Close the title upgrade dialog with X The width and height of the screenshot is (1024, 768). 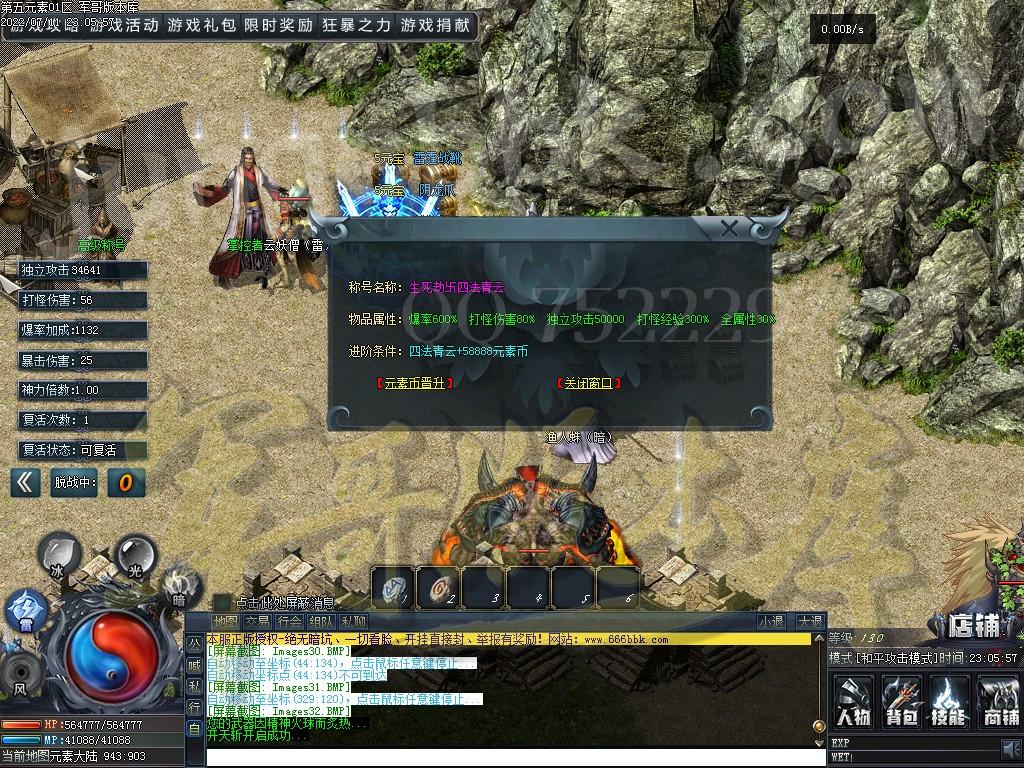click(730, 229)
